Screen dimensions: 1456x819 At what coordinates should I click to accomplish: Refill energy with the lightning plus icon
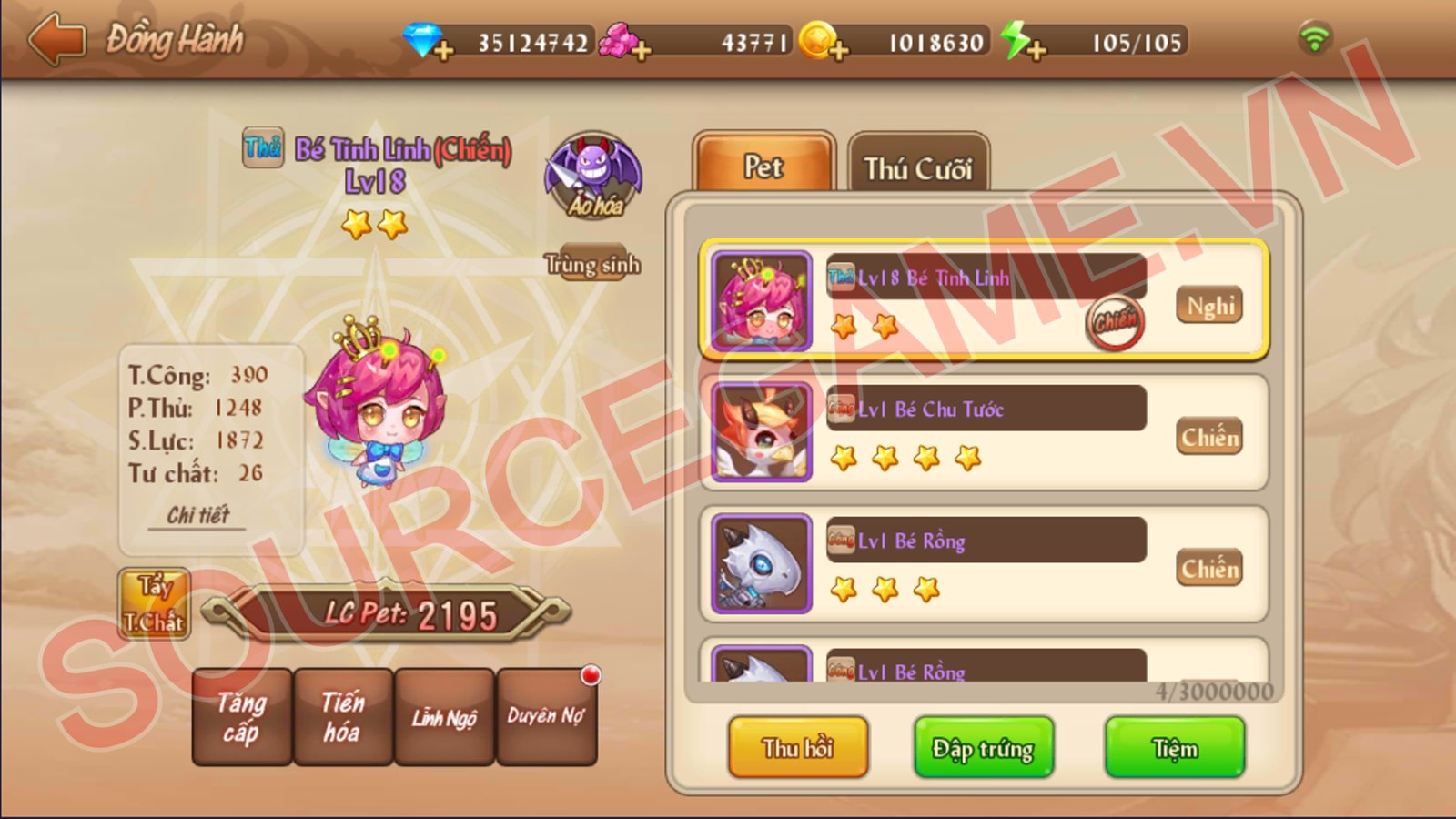pyautogui.click(x=1036, y=51)
